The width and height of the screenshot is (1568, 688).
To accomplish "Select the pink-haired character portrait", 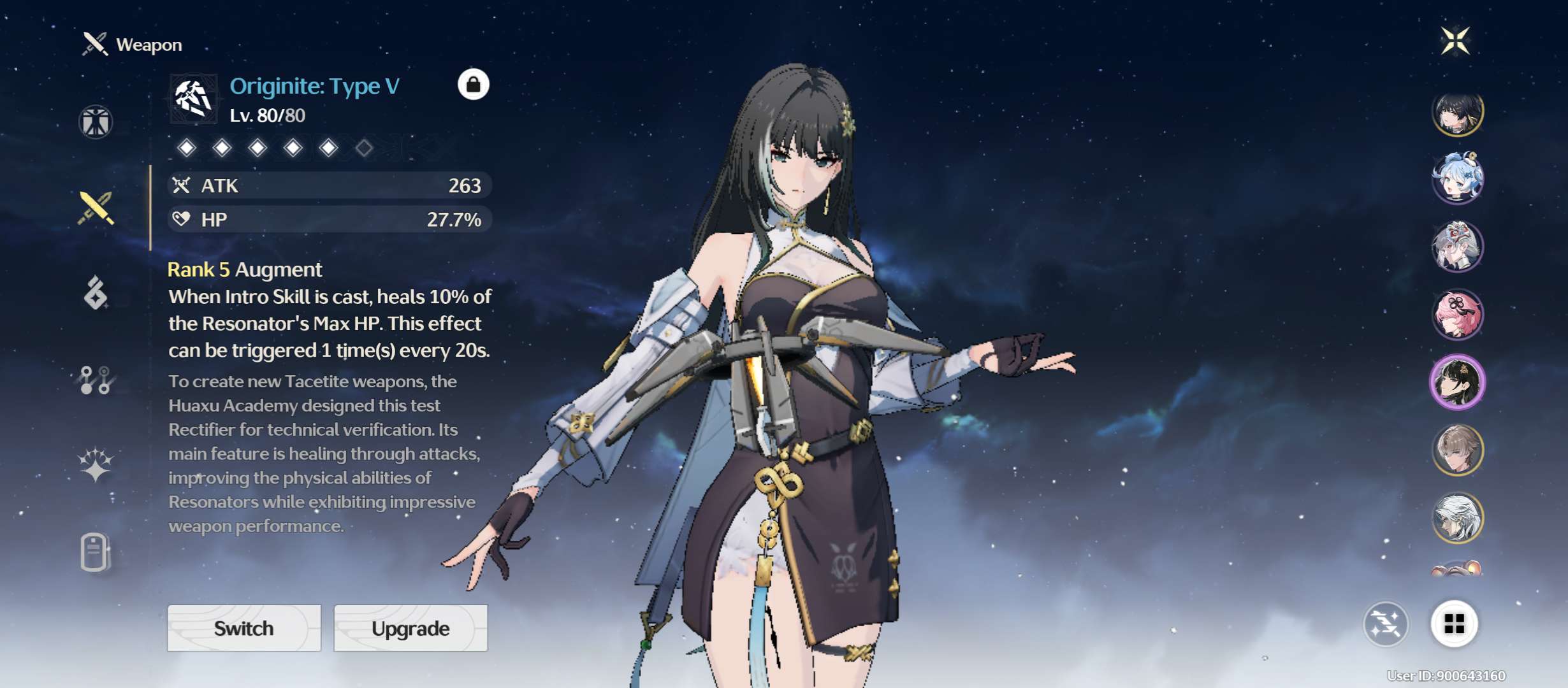I will 1457,314.
